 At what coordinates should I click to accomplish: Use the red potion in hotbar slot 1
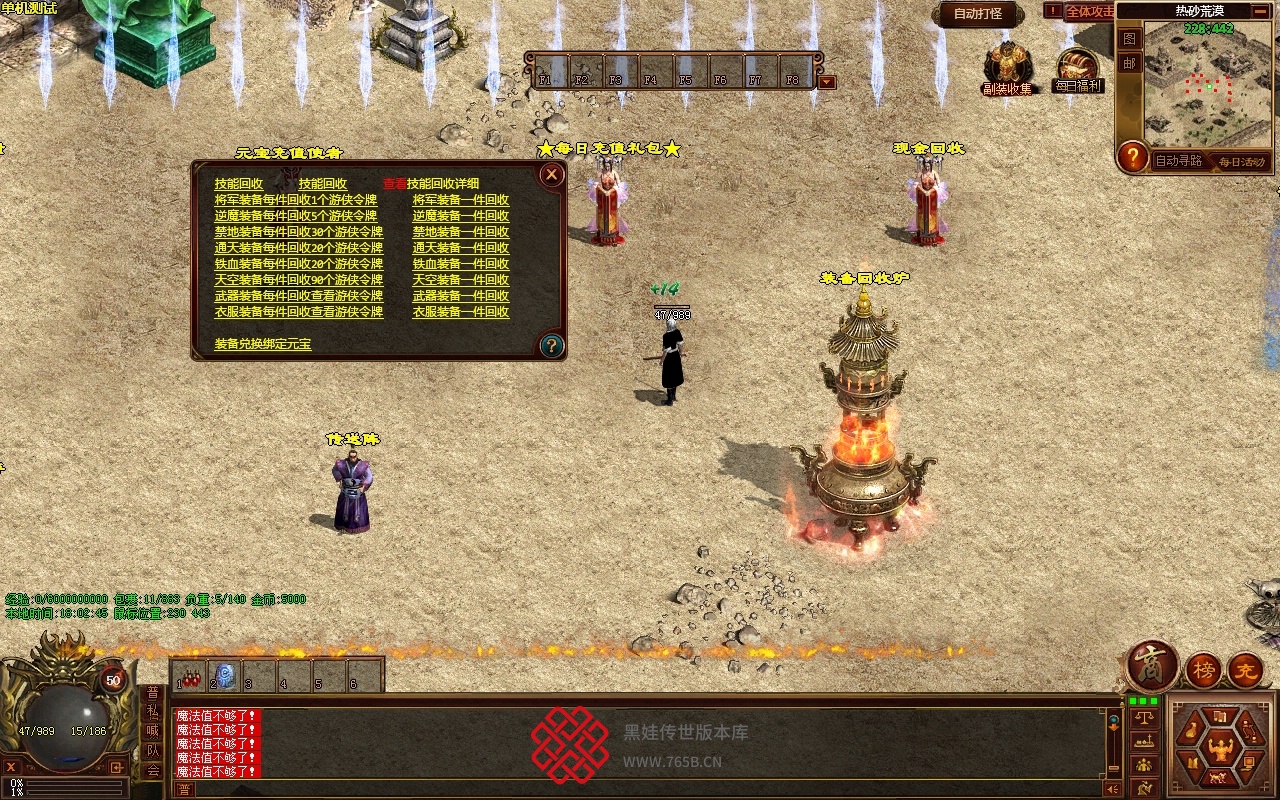[x=190, y=679]
